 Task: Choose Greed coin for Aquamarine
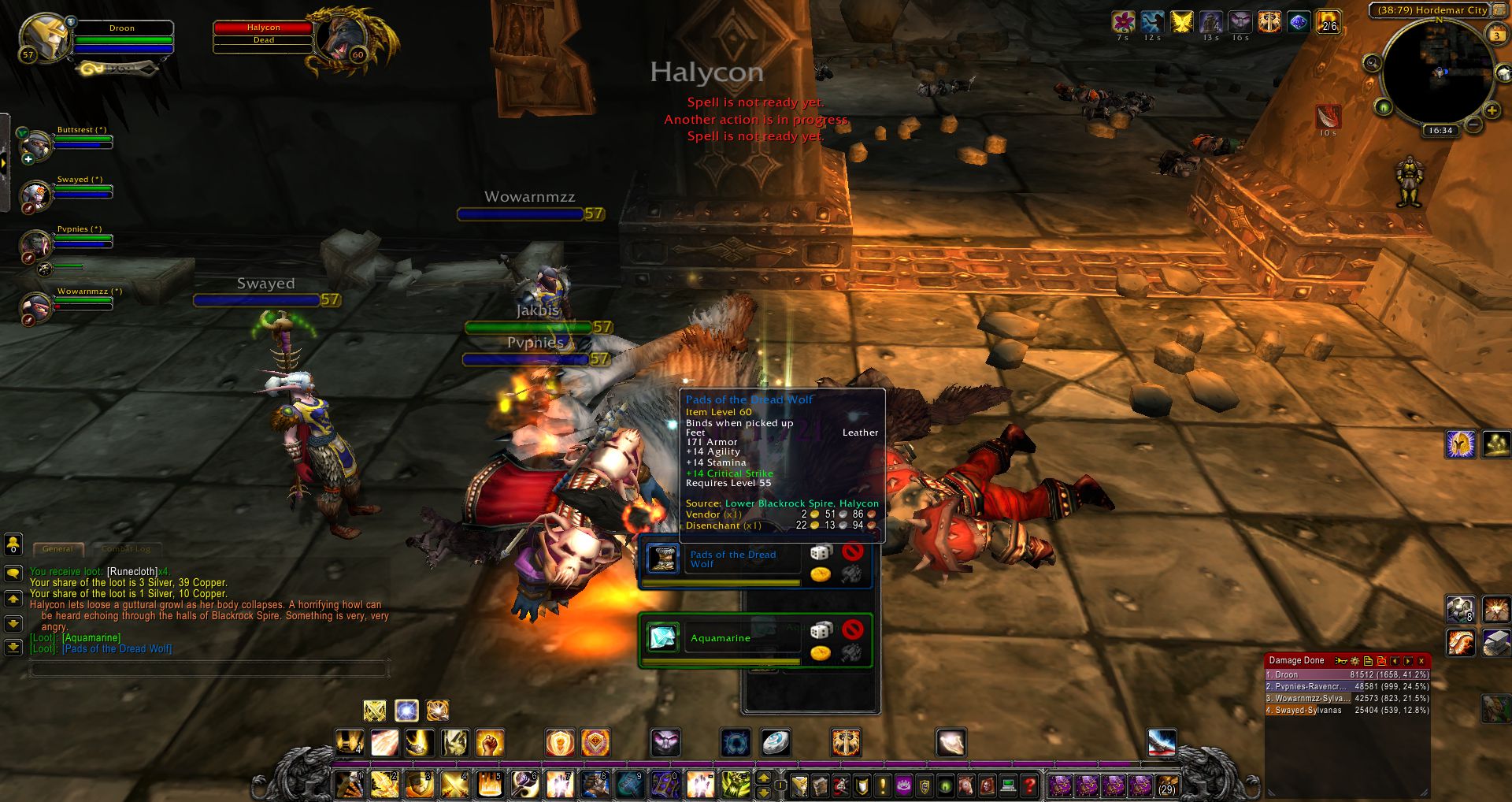821,652
